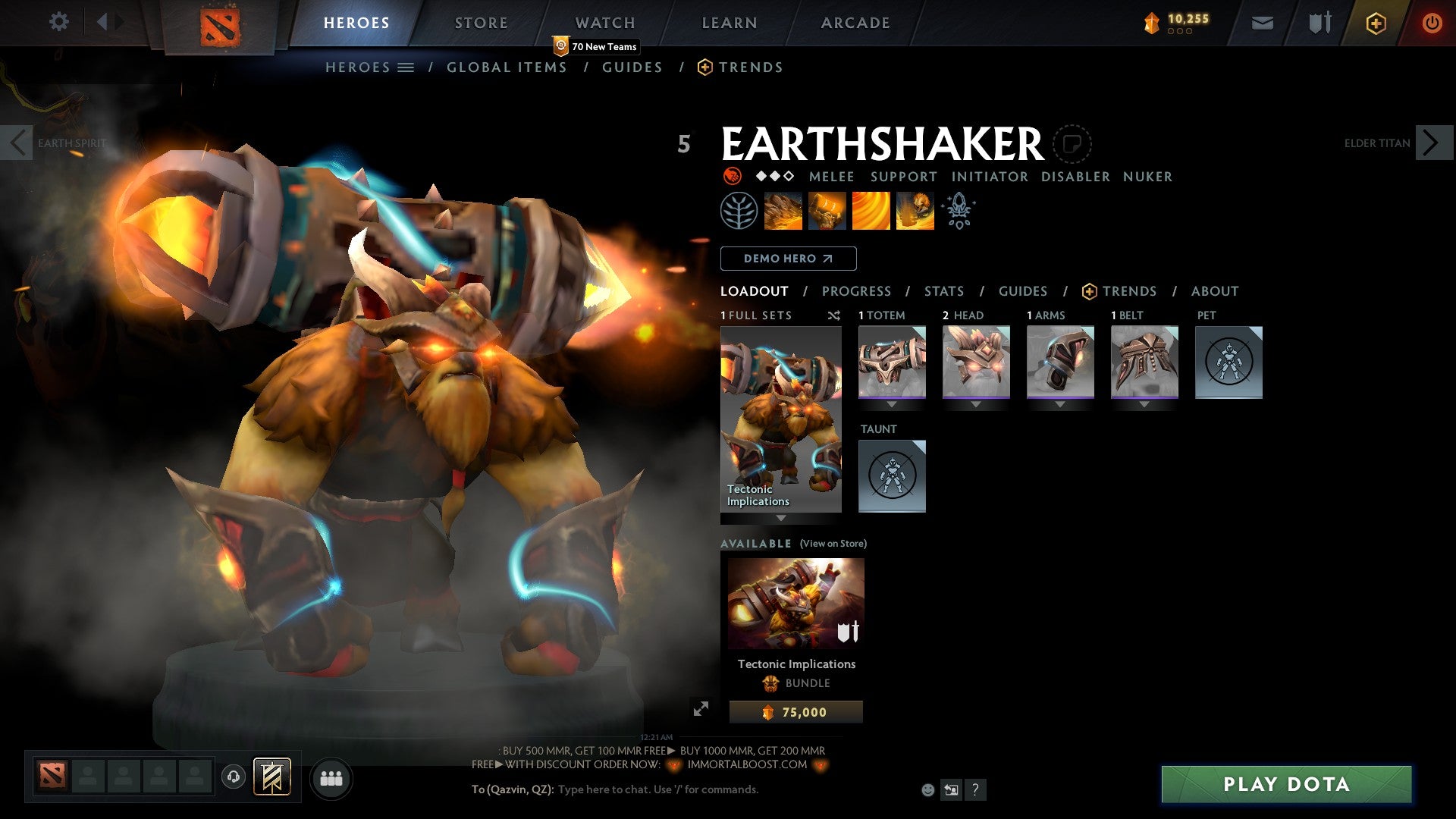The image size is (1456, 819).
Task: Click the shards balance gem icon
Action: click(x=1152, y=23)
